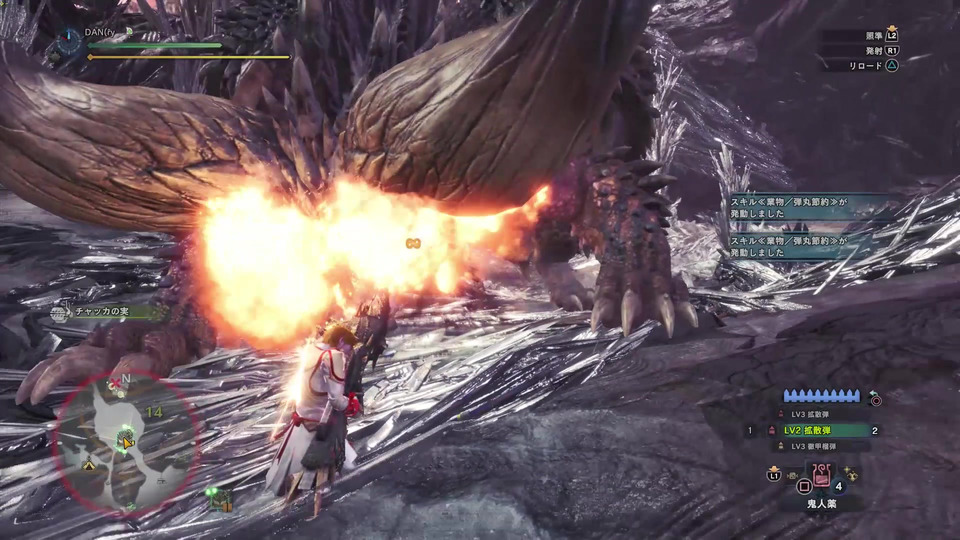The height and width of the screenshot is (540, 960).
Task: Click the quest timer clock icon
Action: pyautogui.click(x=69, y=39)
